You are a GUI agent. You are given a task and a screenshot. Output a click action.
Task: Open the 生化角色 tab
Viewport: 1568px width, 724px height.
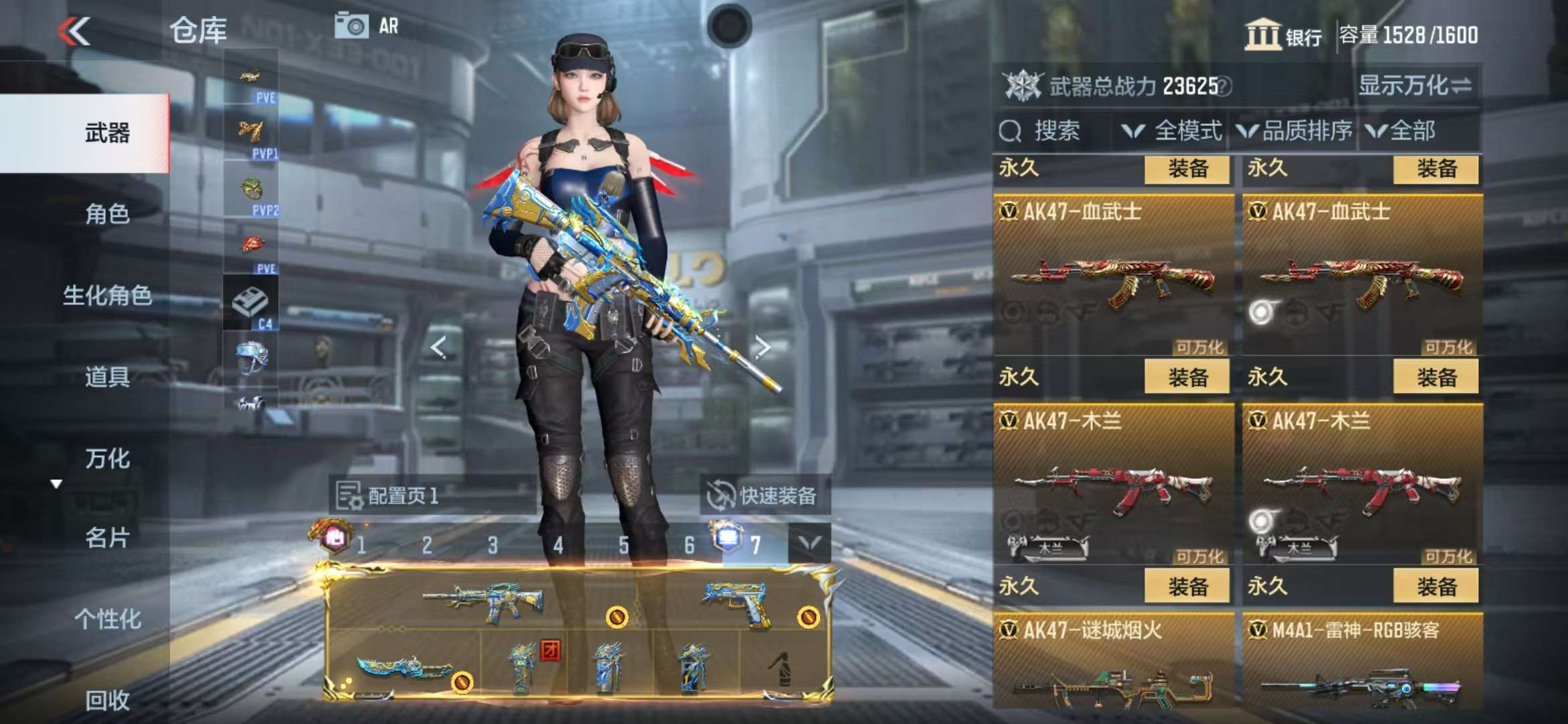pos(107,295)
